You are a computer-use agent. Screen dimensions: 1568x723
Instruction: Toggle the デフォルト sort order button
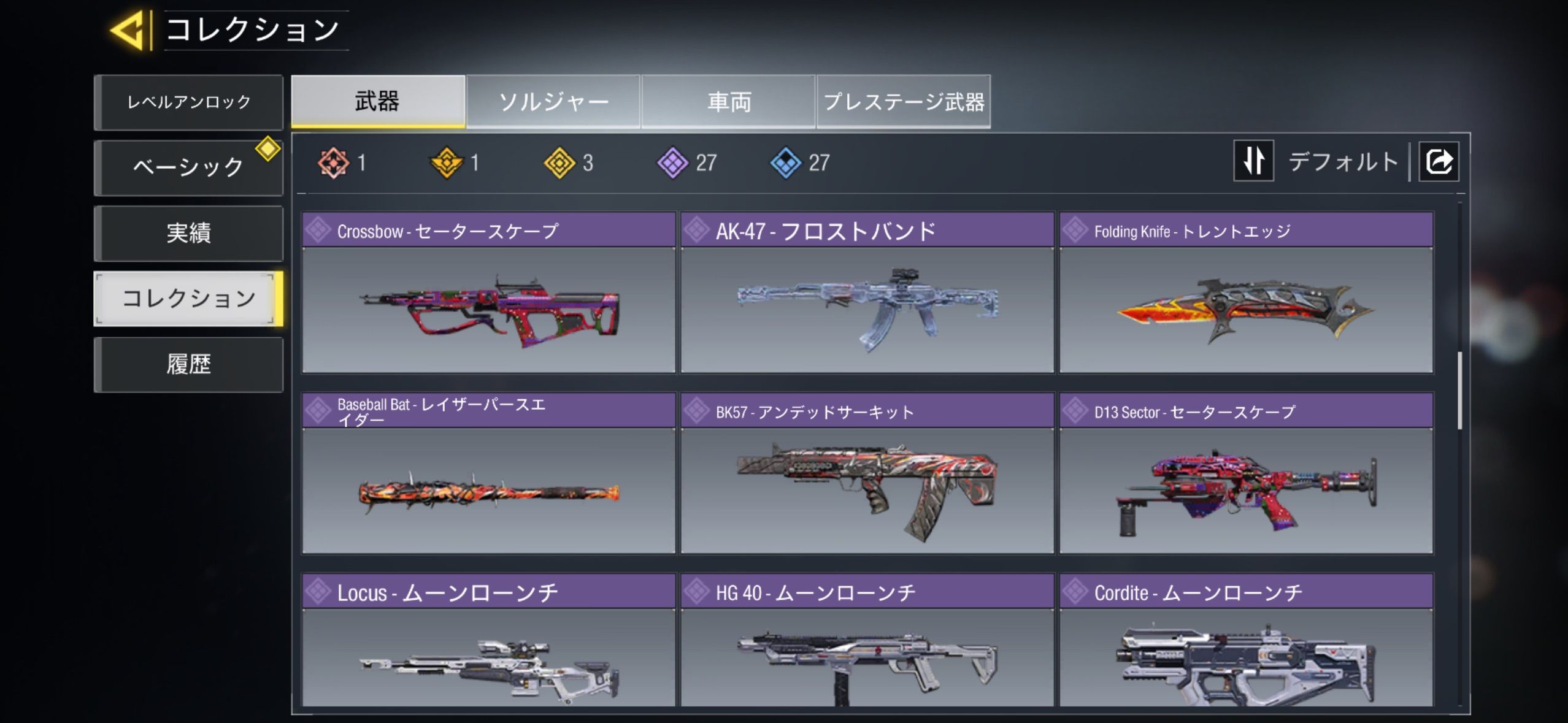coord(1254,161)
